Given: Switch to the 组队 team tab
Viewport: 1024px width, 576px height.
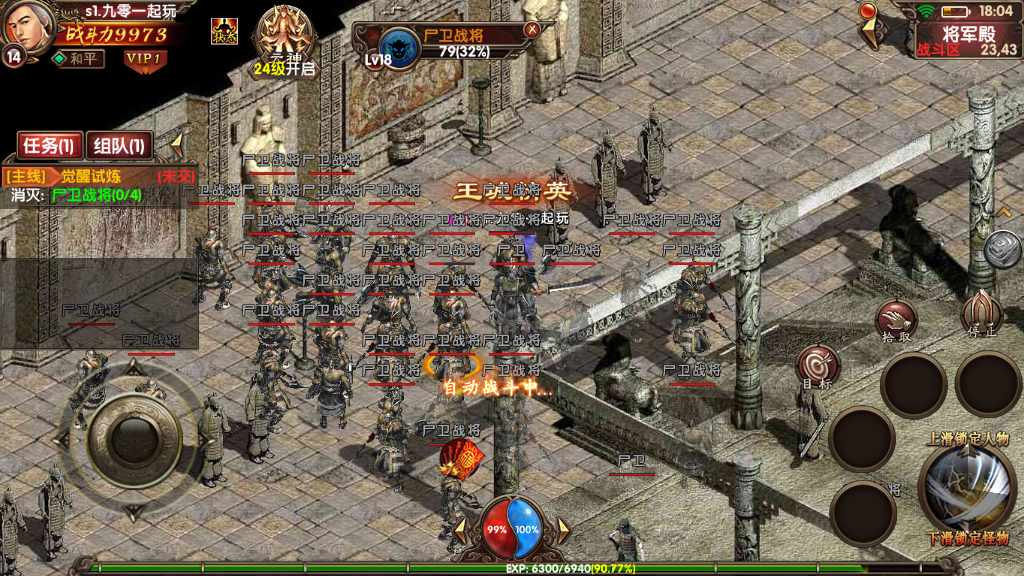Looking at the screenshot, I should 119,146.
